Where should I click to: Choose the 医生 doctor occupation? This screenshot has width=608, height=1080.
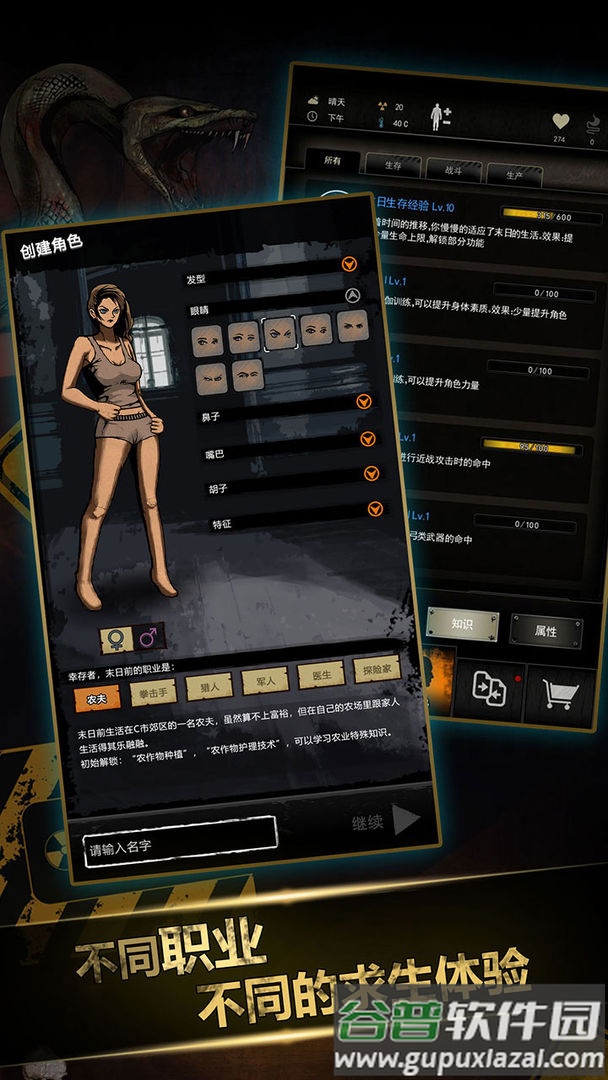coord(321,675)
